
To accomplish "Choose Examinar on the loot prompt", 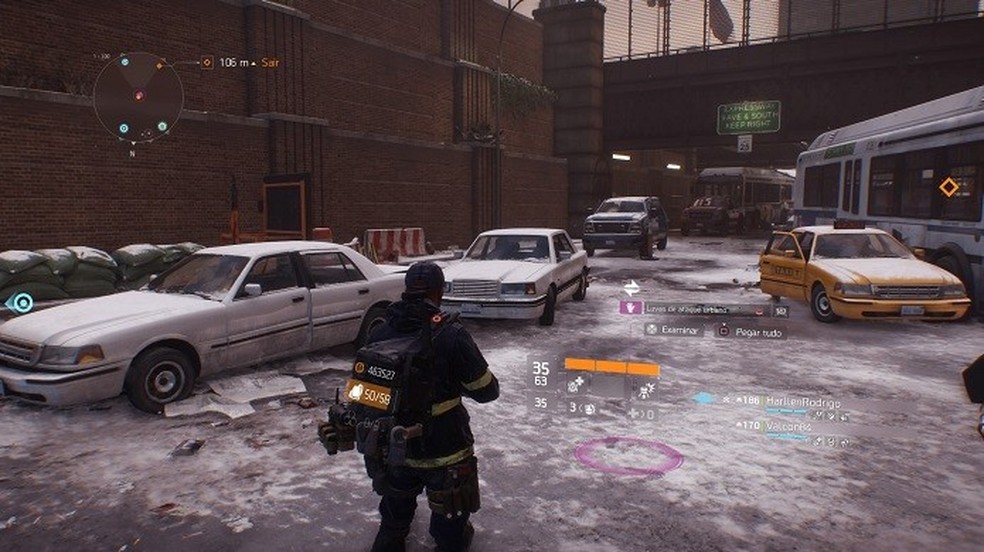I will [x=674, y=329].
